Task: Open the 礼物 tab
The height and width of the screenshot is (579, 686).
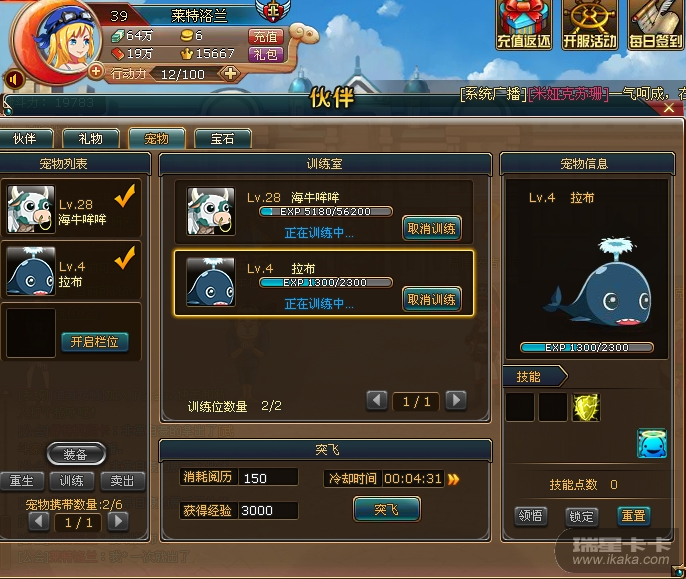Action: point(90,139)
